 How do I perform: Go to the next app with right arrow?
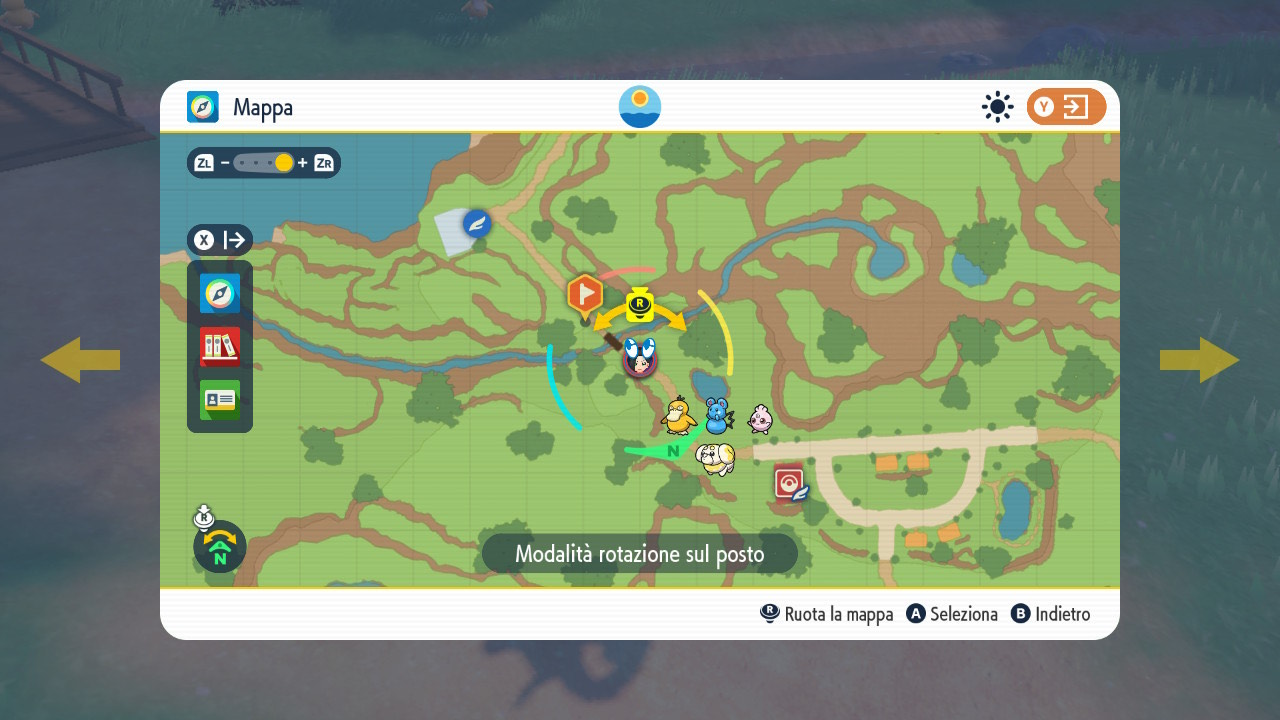(x=1199, y=360)
